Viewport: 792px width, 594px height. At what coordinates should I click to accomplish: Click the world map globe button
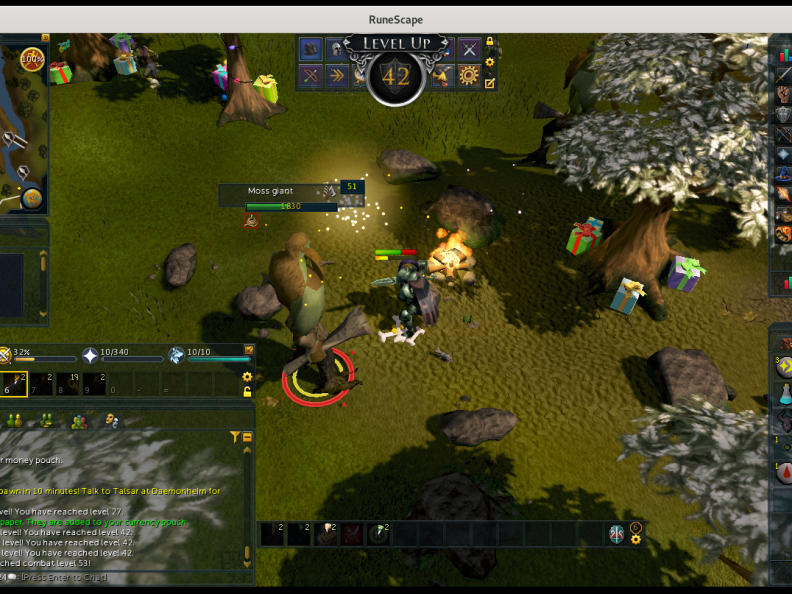tap(32, 198)
